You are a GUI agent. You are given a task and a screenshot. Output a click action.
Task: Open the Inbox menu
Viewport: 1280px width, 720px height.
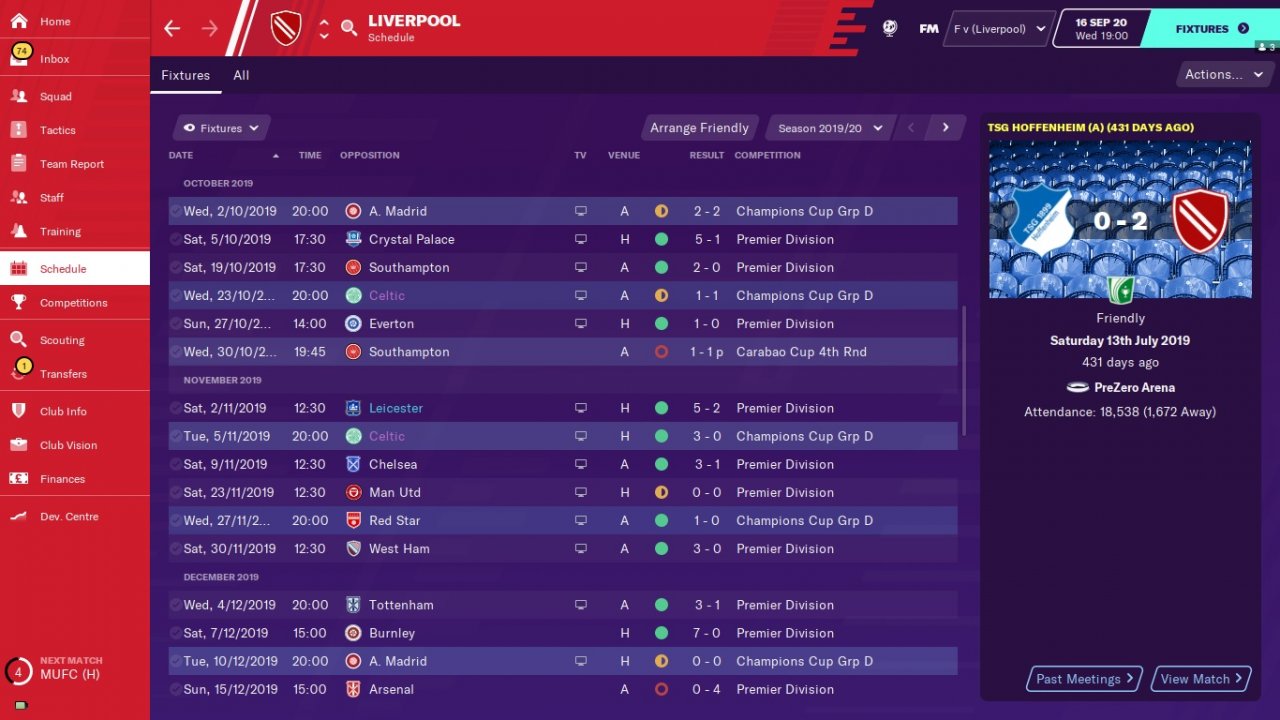coord(55,59)
